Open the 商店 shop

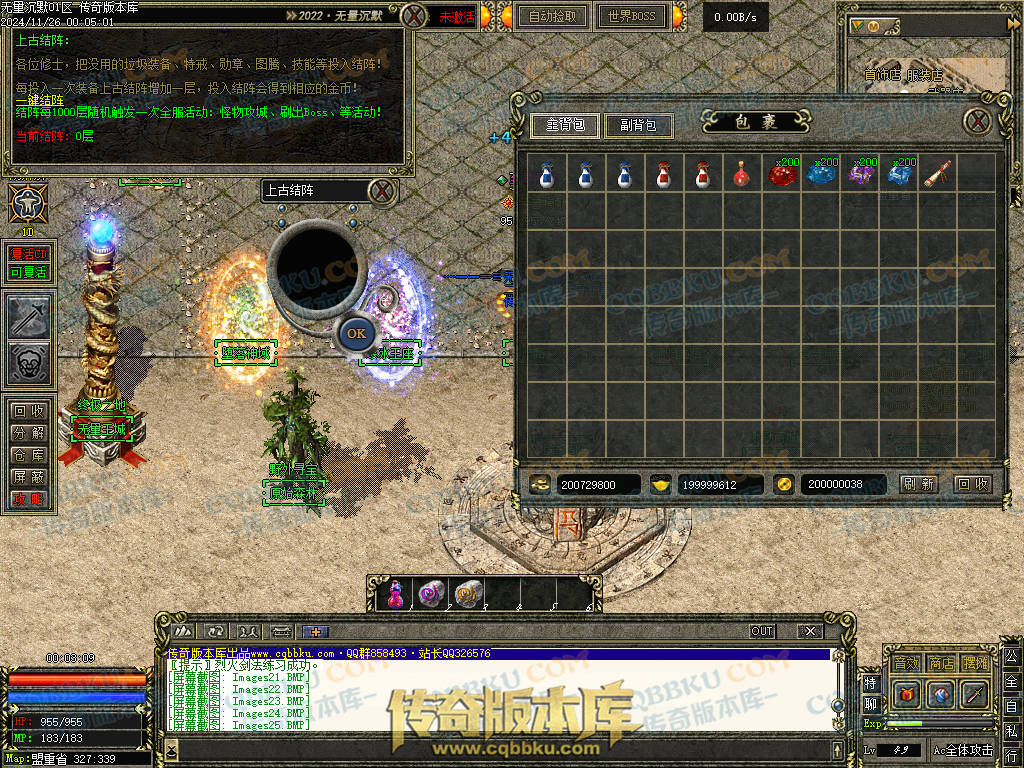(940, 663)
